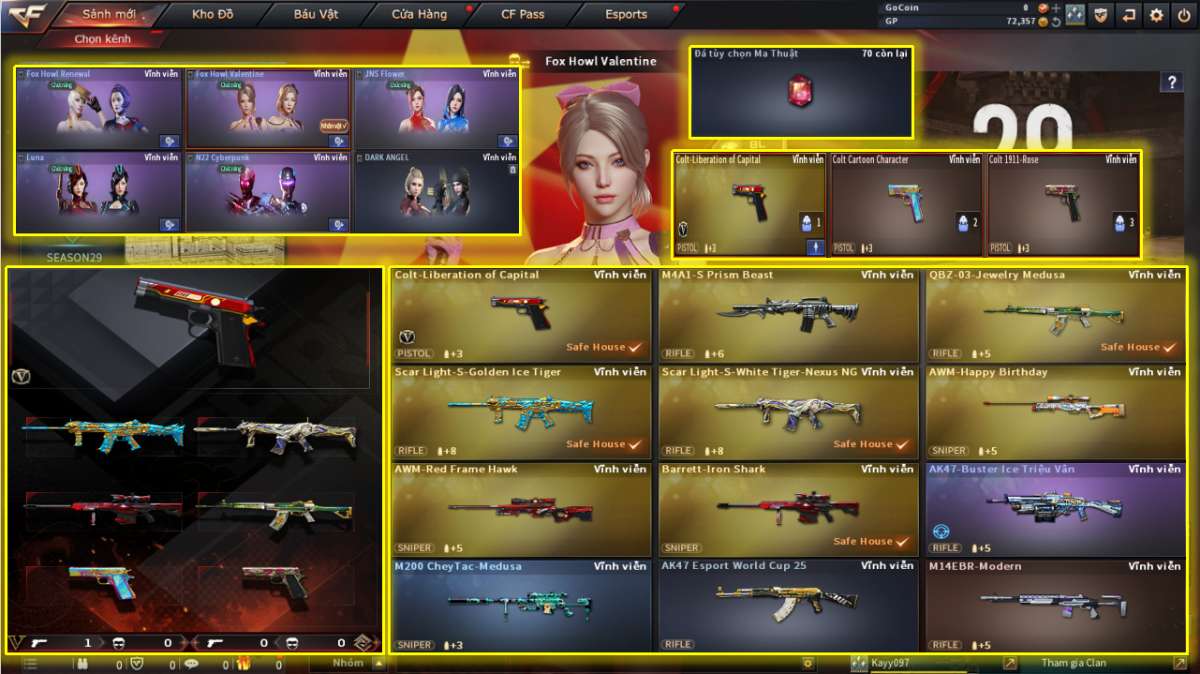
Task: Click the Tham gia Clan button
Action: point(1075,663)
